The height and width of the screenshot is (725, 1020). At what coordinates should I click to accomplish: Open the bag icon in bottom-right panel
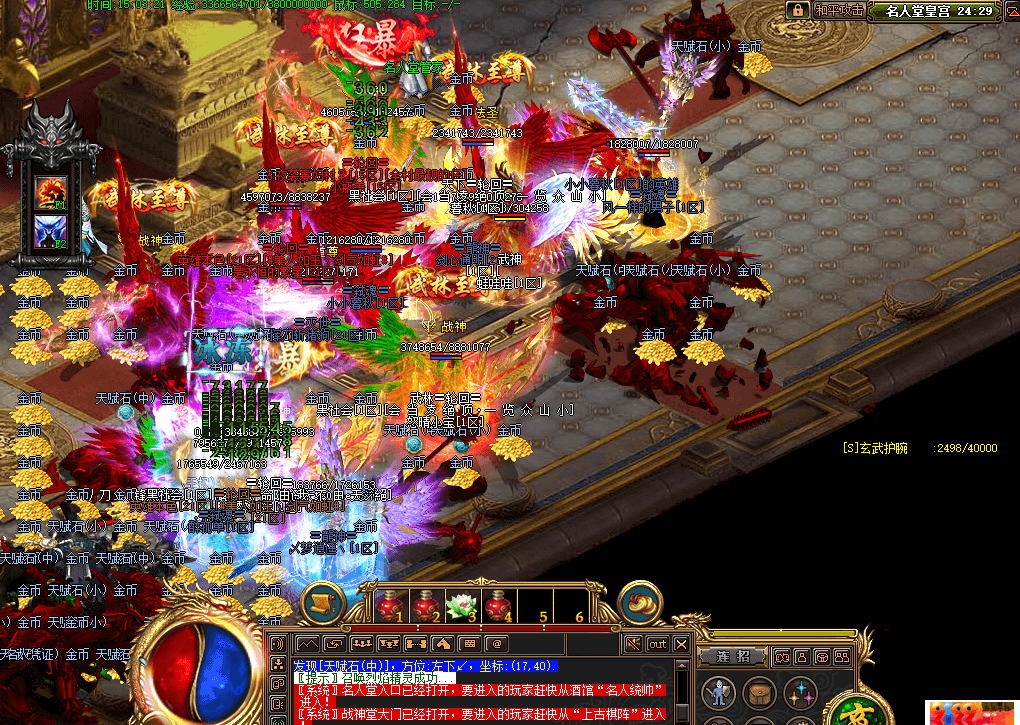(758, 692)
